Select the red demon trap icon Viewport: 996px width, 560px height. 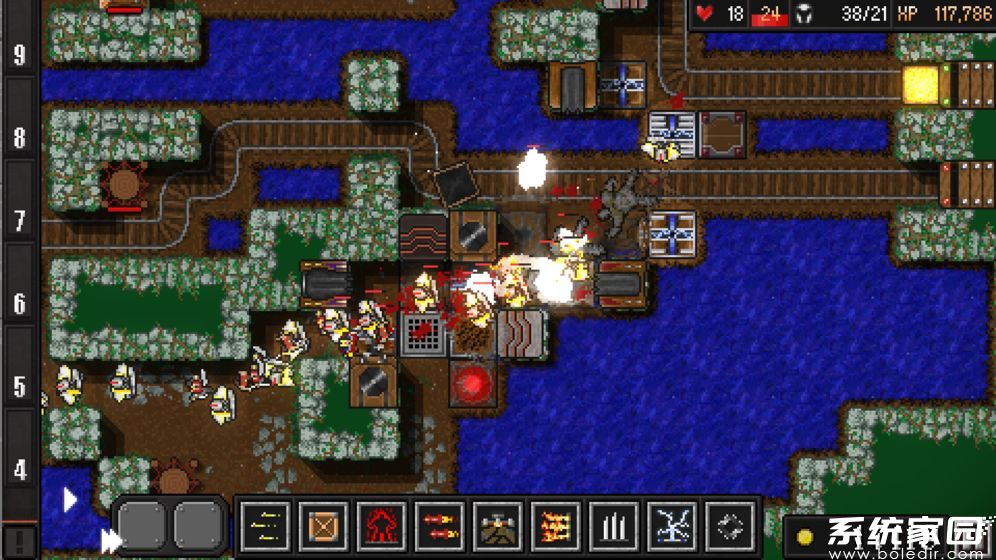coord(382,525)
